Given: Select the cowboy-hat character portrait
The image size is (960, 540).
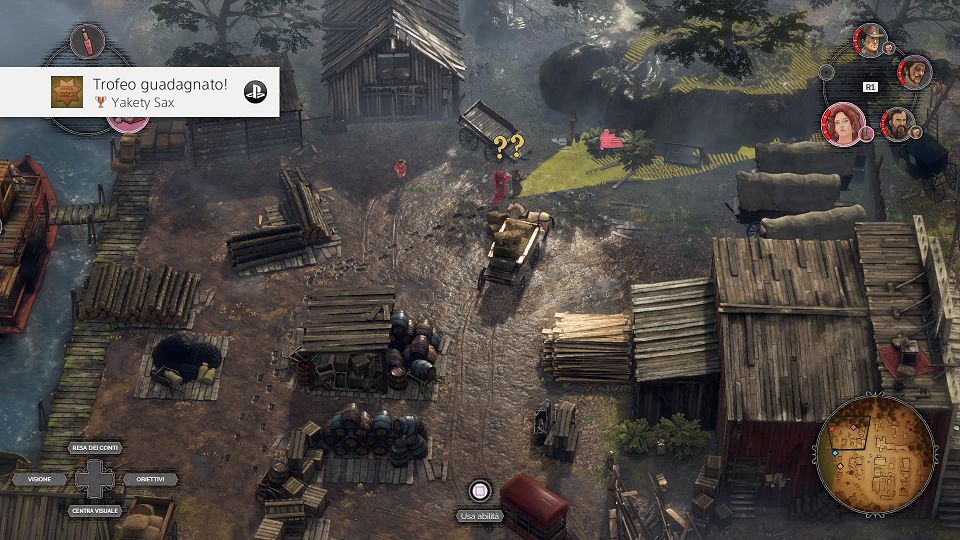Looking at the screenshot, I should point(871,40).
